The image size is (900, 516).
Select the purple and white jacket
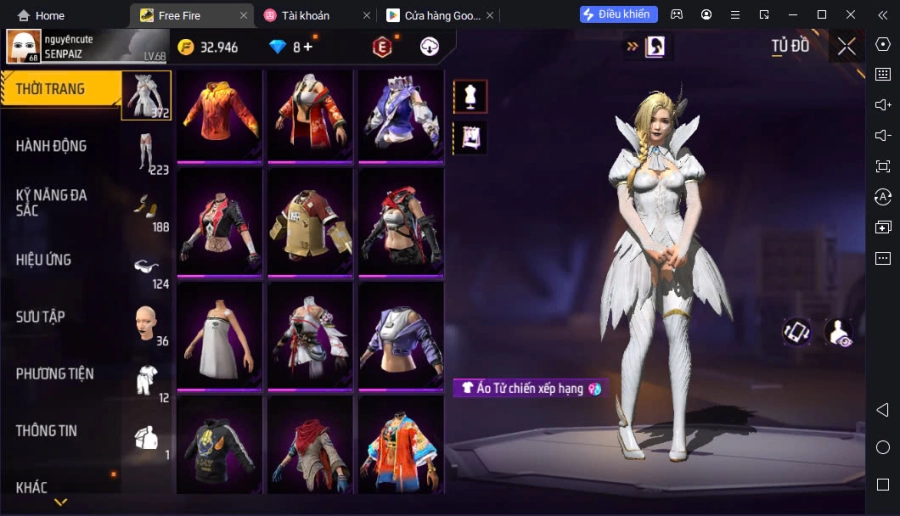[400, 114]
